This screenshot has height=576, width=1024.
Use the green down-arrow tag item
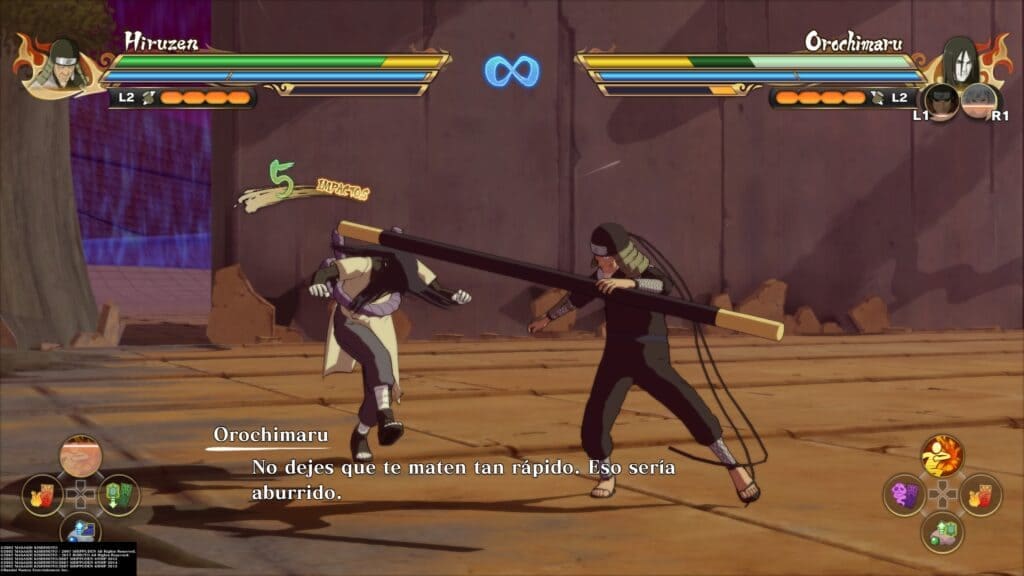(118, 494)
